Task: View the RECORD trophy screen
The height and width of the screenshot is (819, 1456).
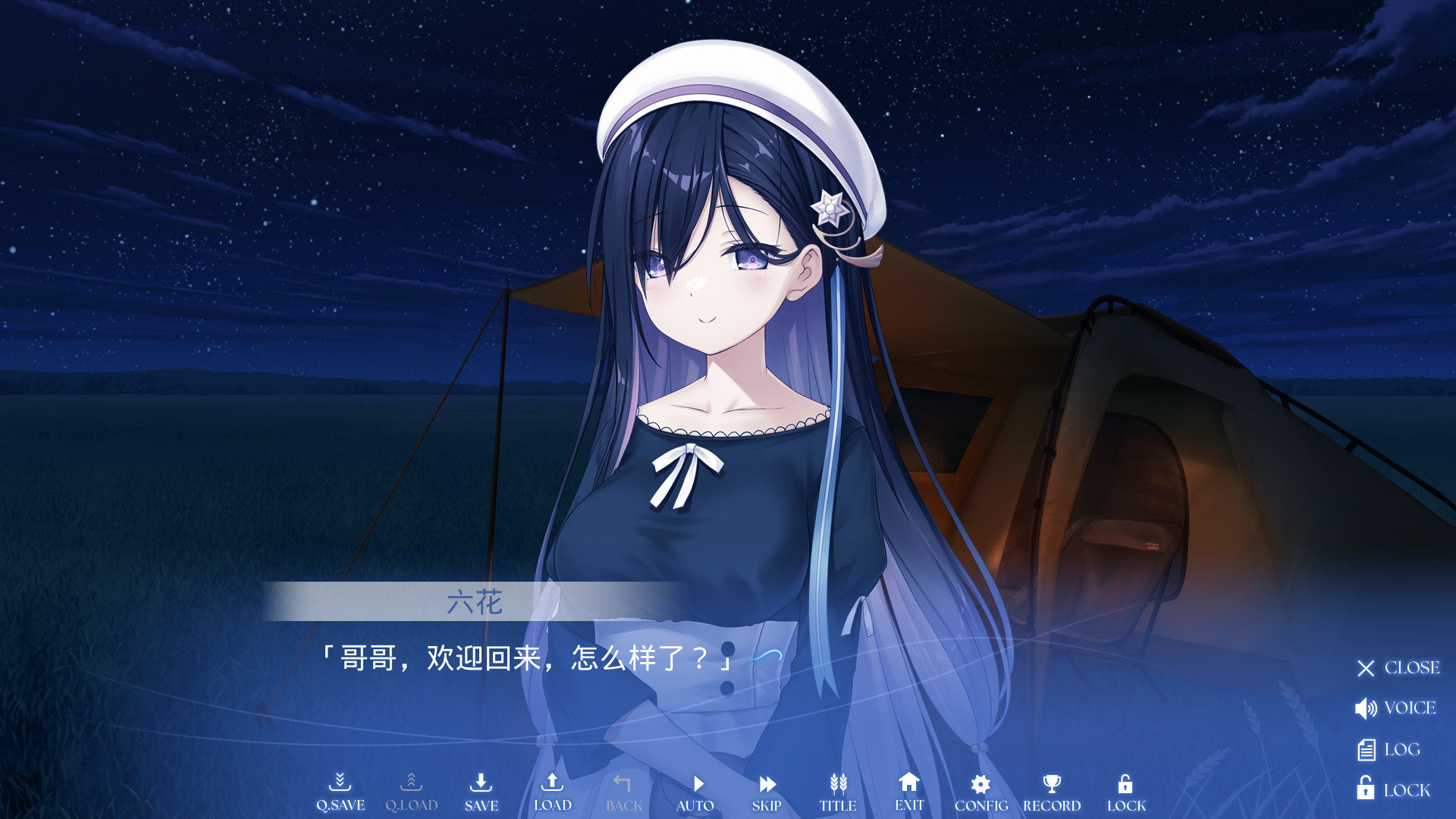Action: pos(1052,792)
